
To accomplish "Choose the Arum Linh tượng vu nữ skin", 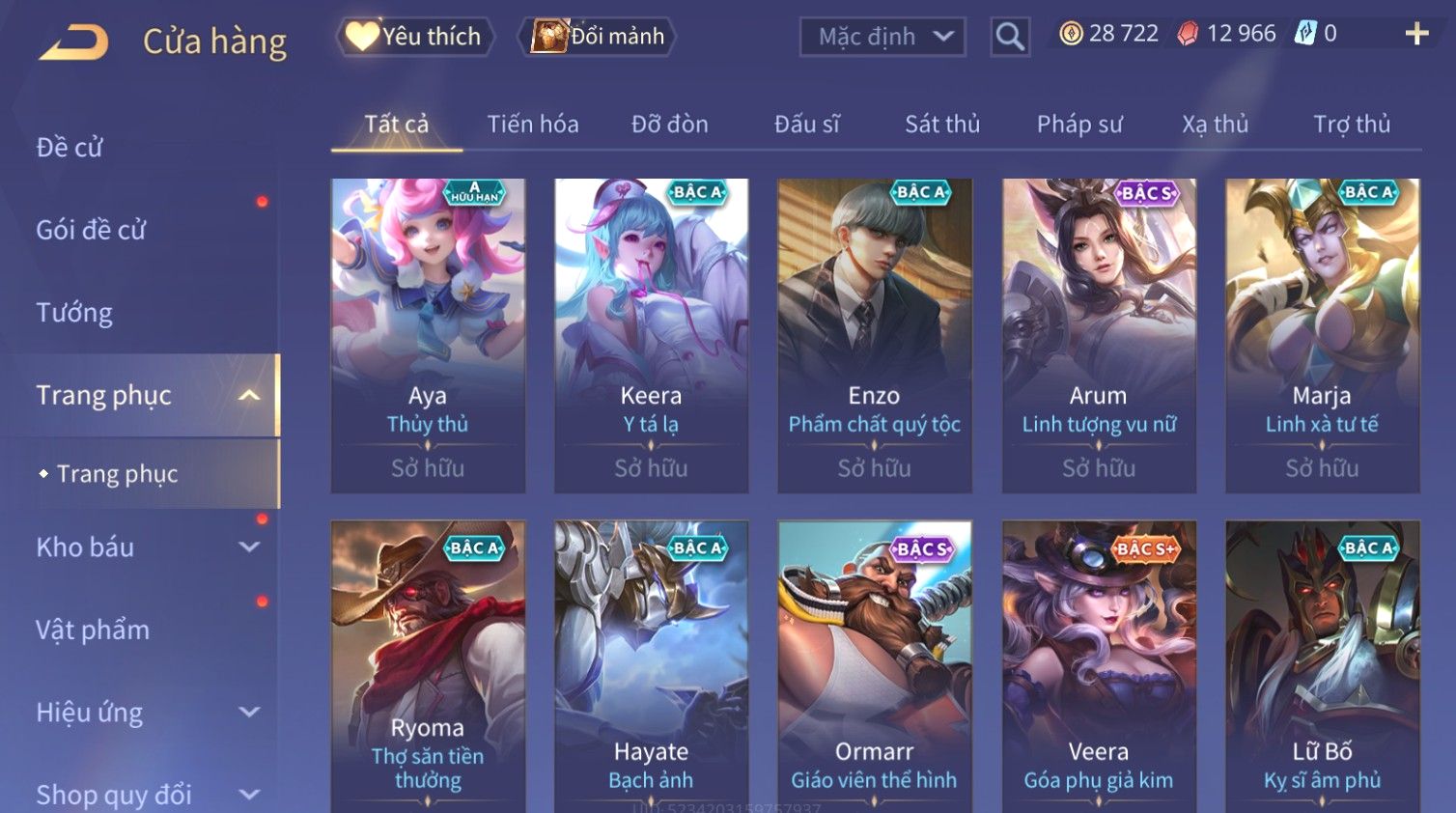I will (x=1098, y=334).
